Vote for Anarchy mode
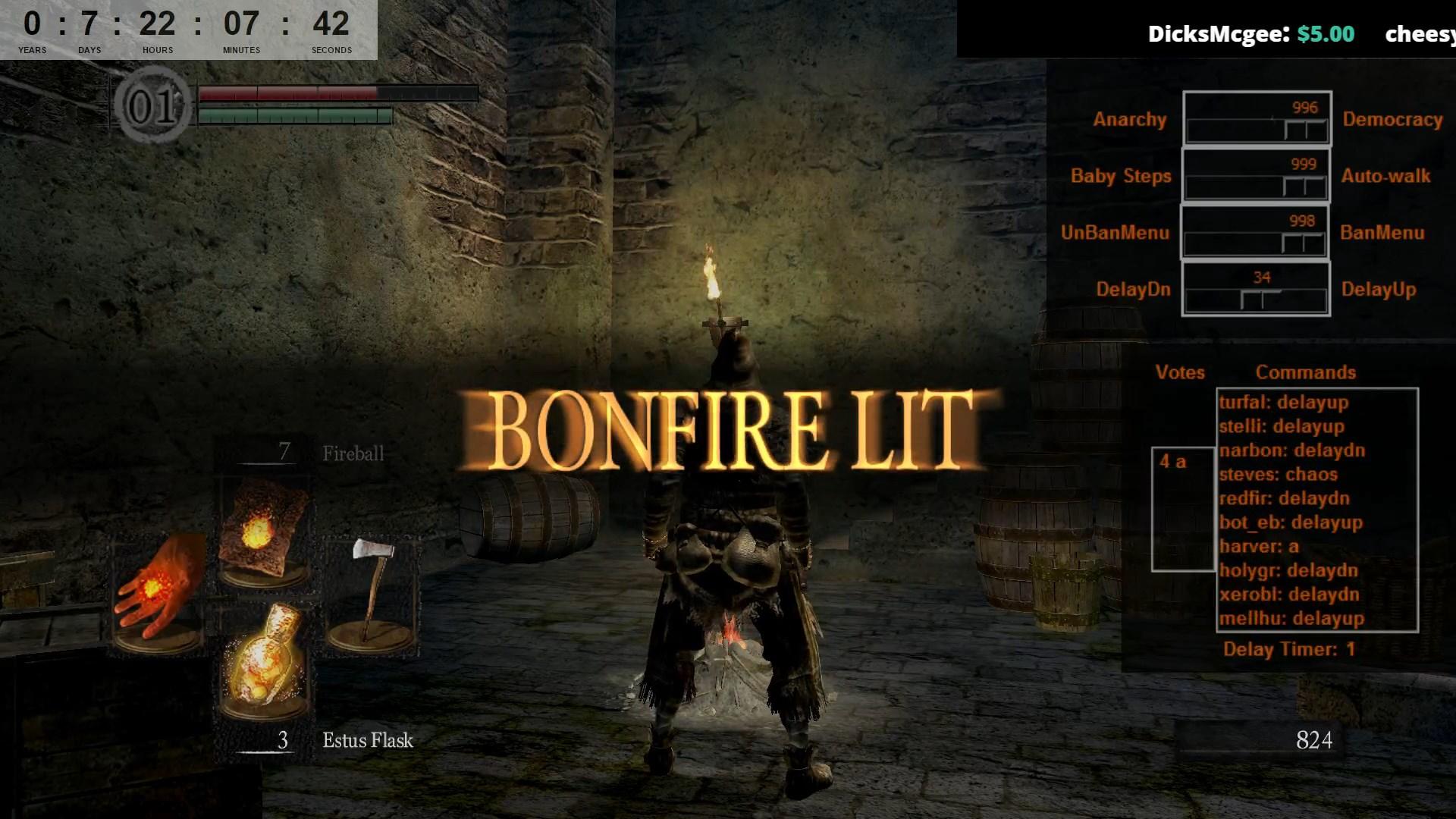This screenshot has height=819, width=1456. pos(1129,119)
